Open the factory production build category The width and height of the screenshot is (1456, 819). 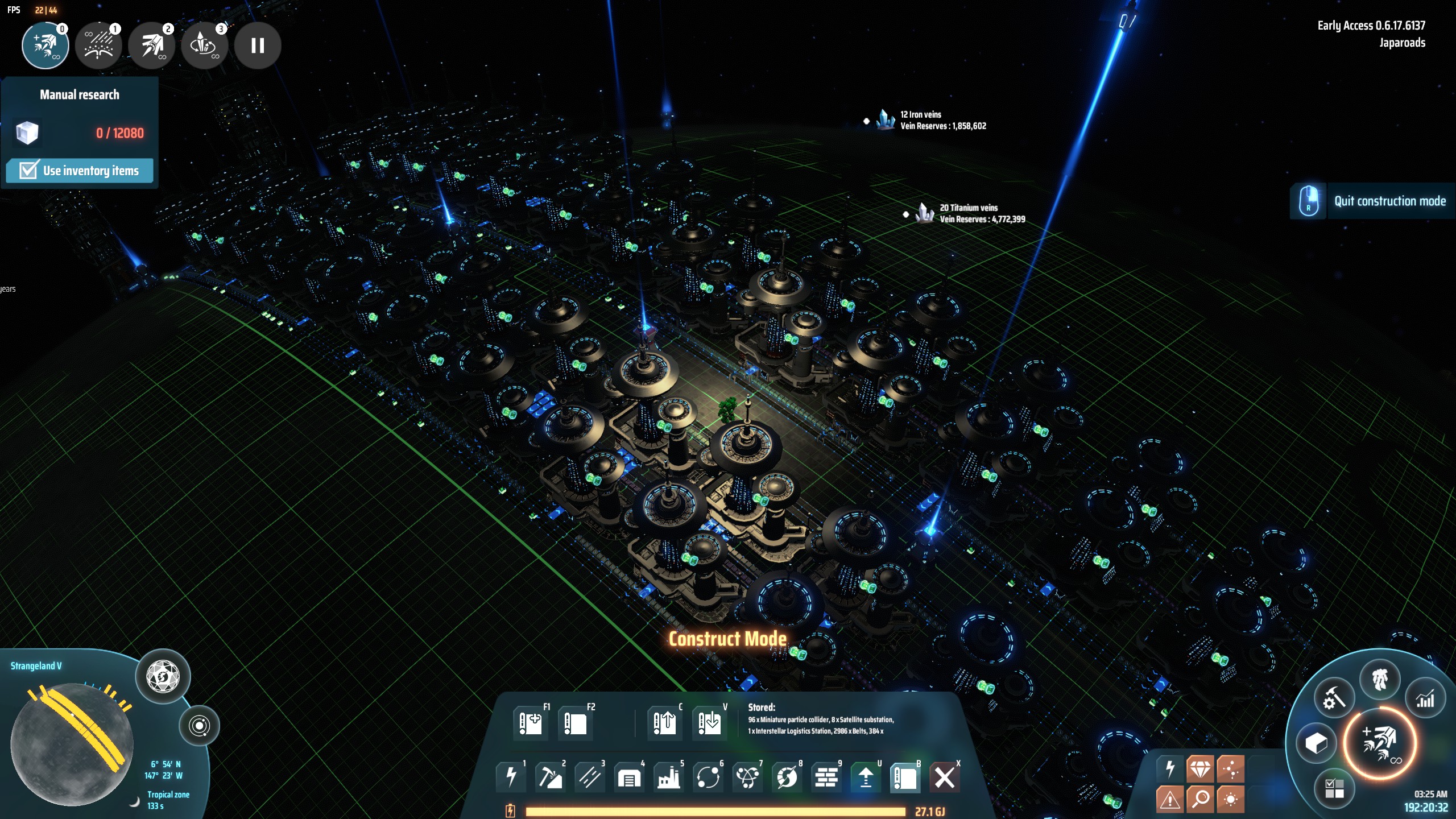[668, 777]
